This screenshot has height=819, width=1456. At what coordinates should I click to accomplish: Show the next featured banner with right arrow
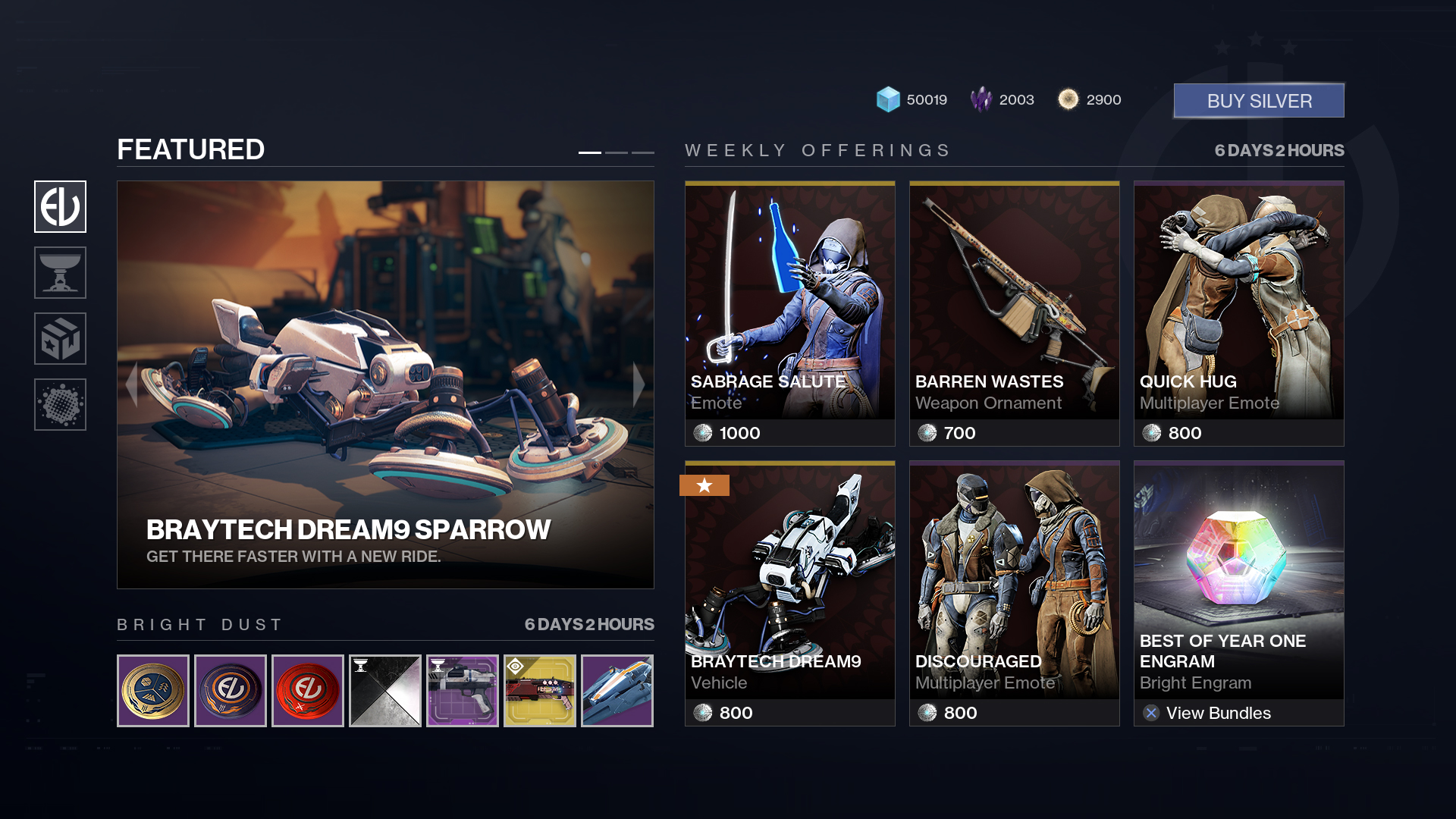[x=639, y=384]
